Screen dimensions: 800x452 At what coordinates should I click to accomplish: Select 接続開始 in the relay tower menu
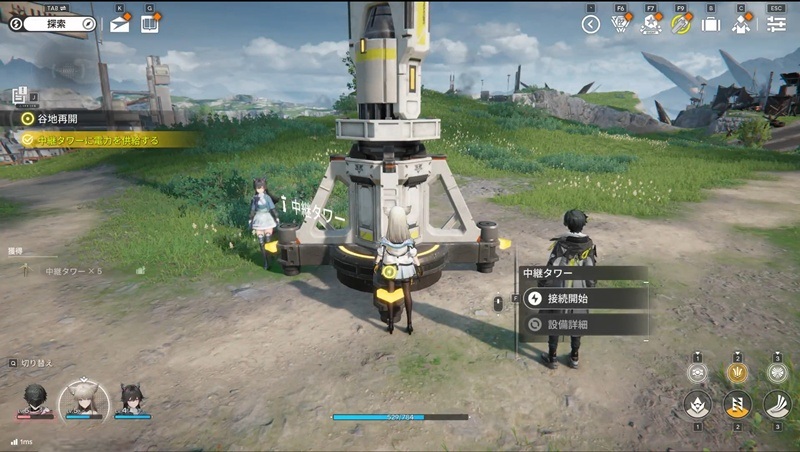click(x=582, y=298)
